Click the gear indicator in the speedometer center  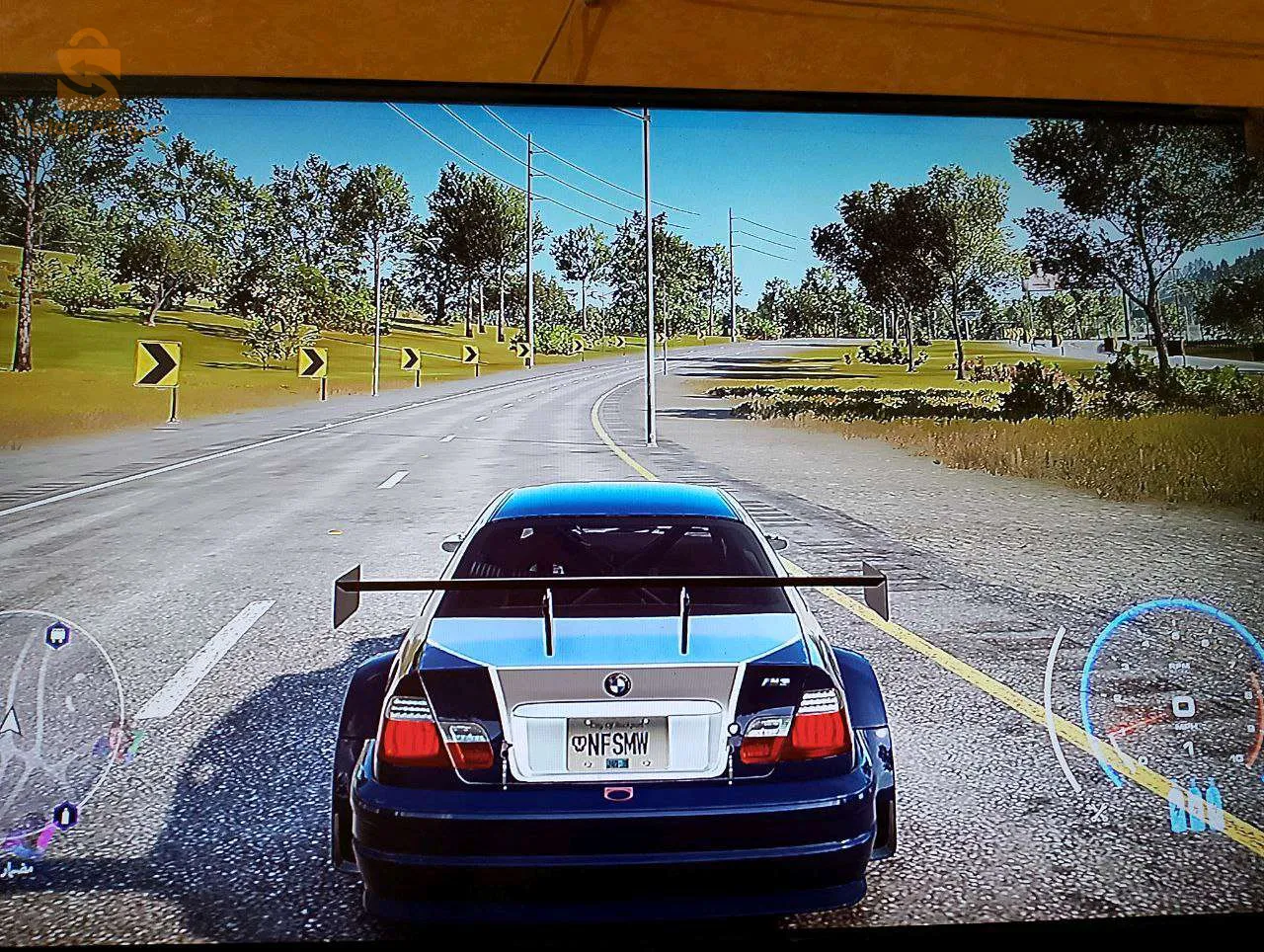coord(1182,704)
